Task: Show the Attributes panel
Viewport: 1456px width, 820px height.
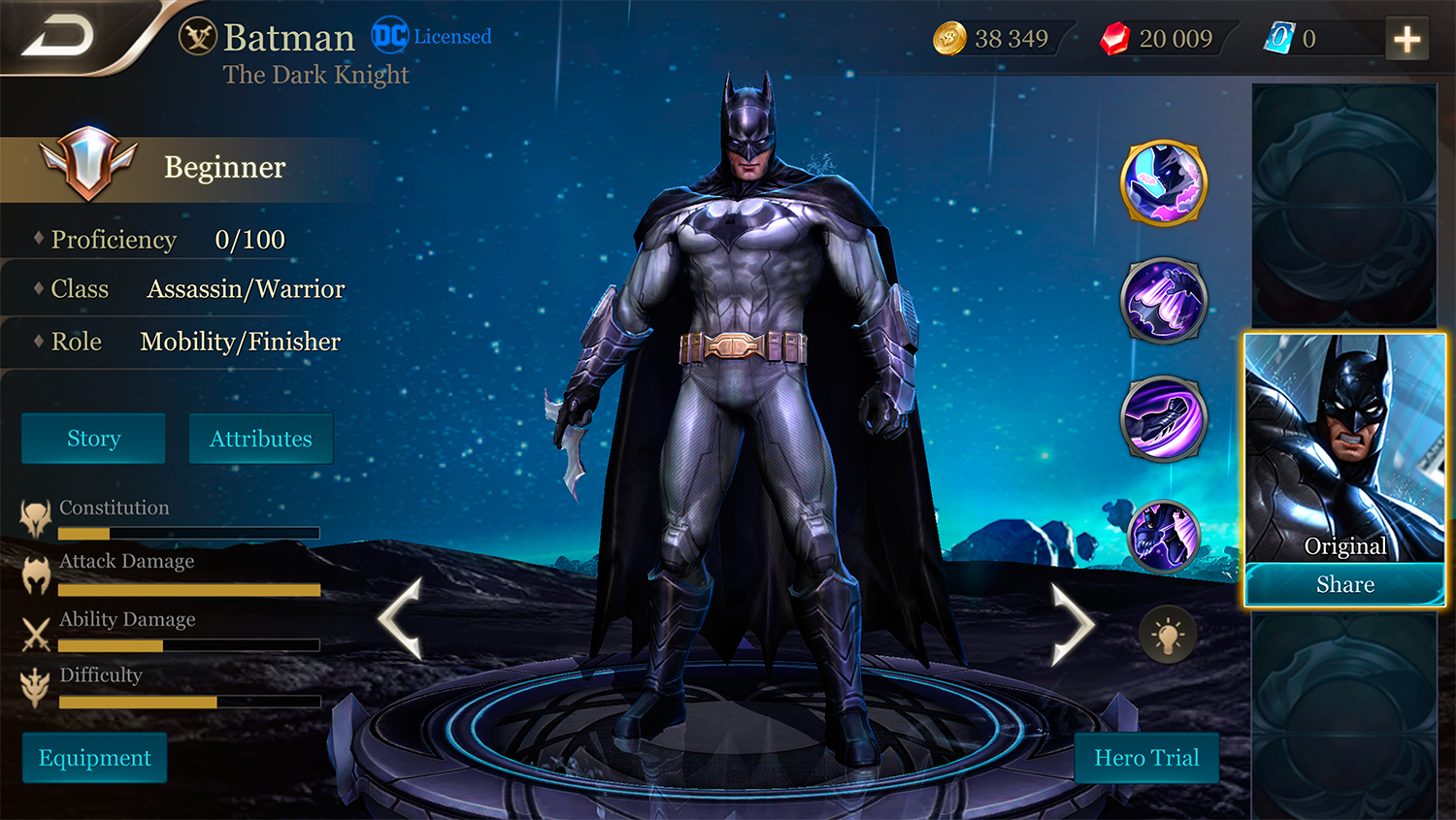Action: (x=260, y=439)
